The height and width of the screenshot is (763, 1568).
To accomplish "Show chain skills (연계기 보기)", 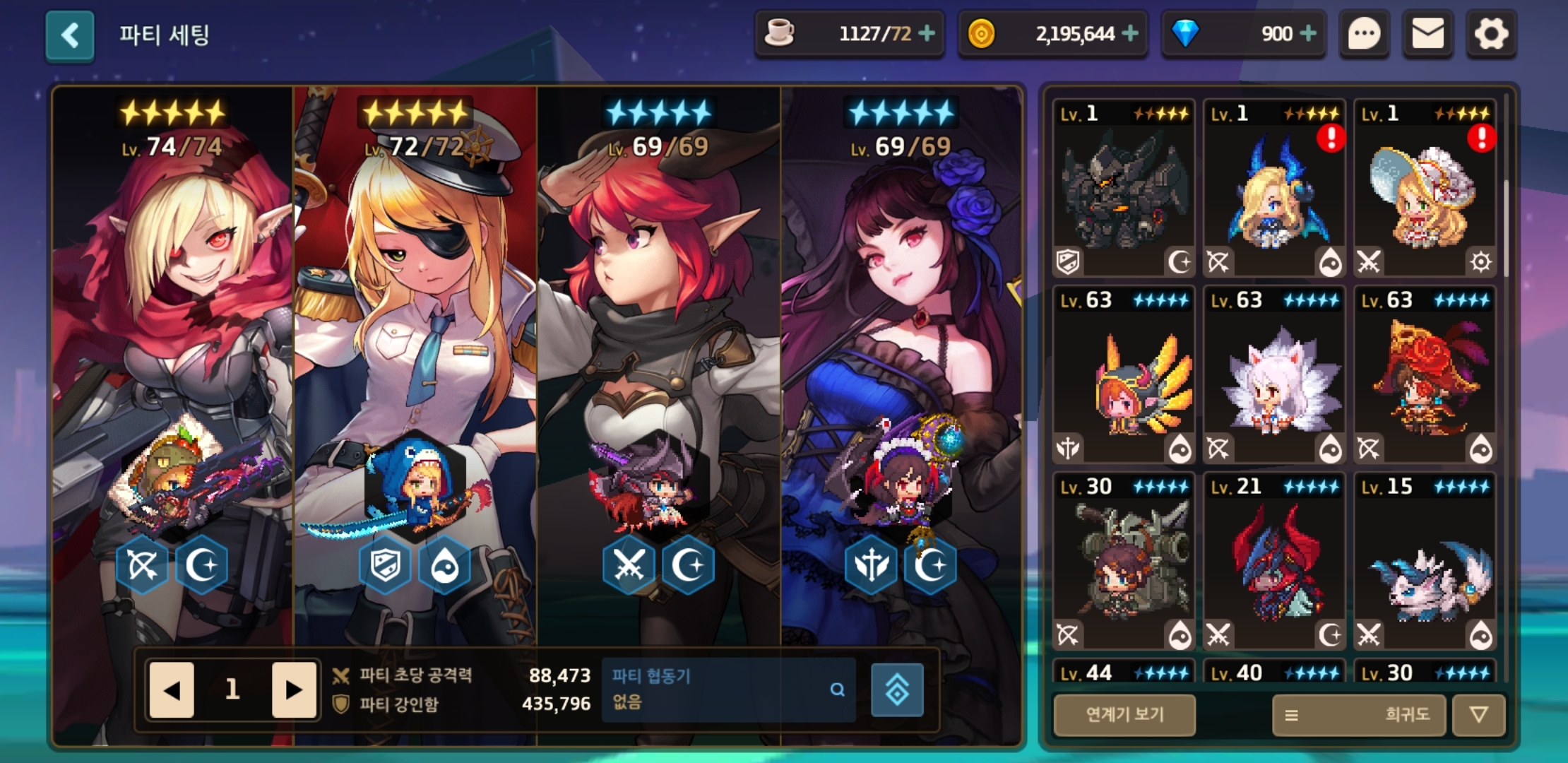I will coord(1124,715).
